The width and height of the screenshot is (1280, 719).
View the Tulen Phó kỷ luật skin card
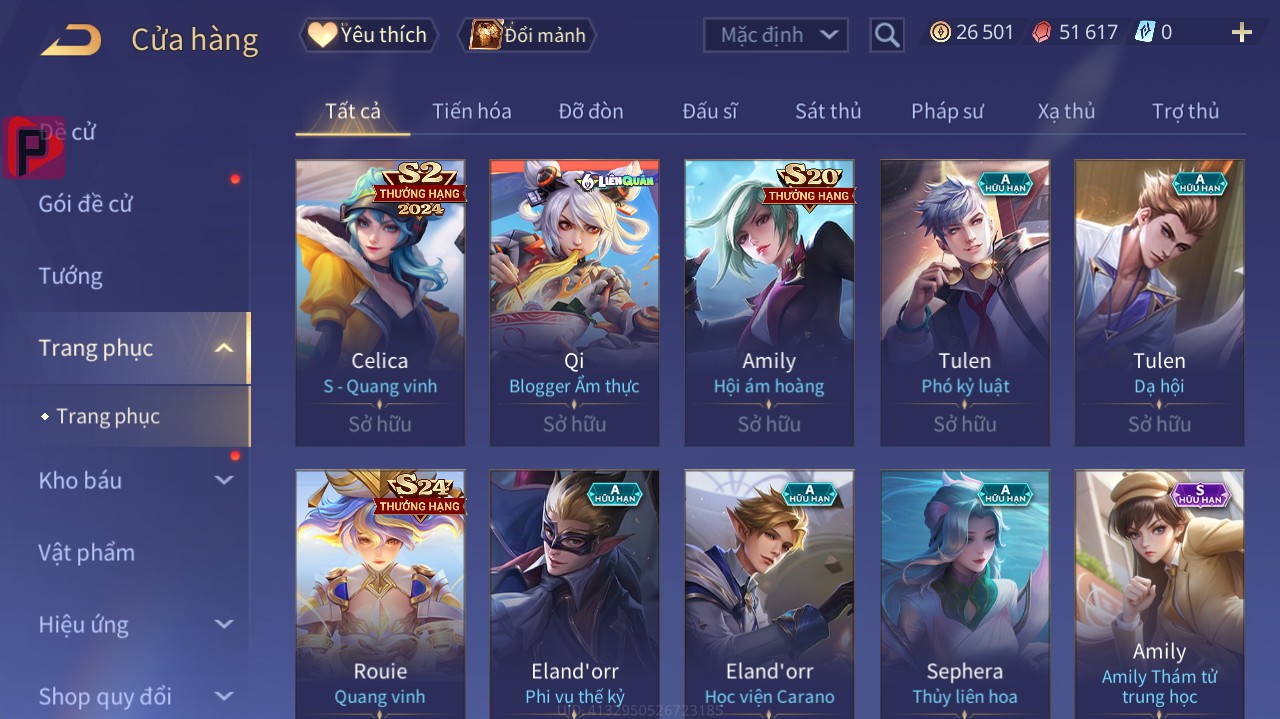964,302
